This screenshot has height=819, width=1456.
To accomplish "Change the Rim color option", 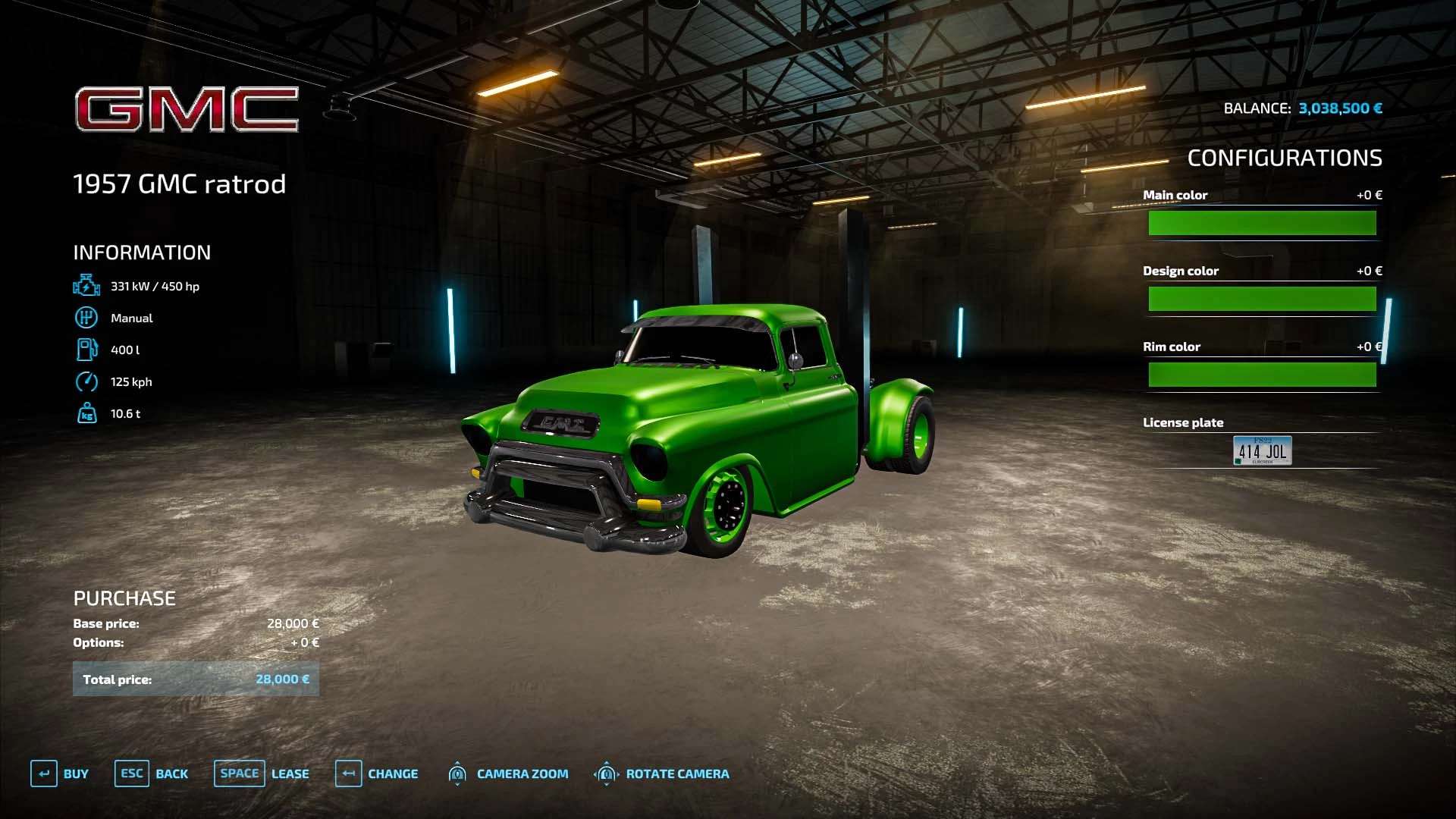I will click(1262, 375).
